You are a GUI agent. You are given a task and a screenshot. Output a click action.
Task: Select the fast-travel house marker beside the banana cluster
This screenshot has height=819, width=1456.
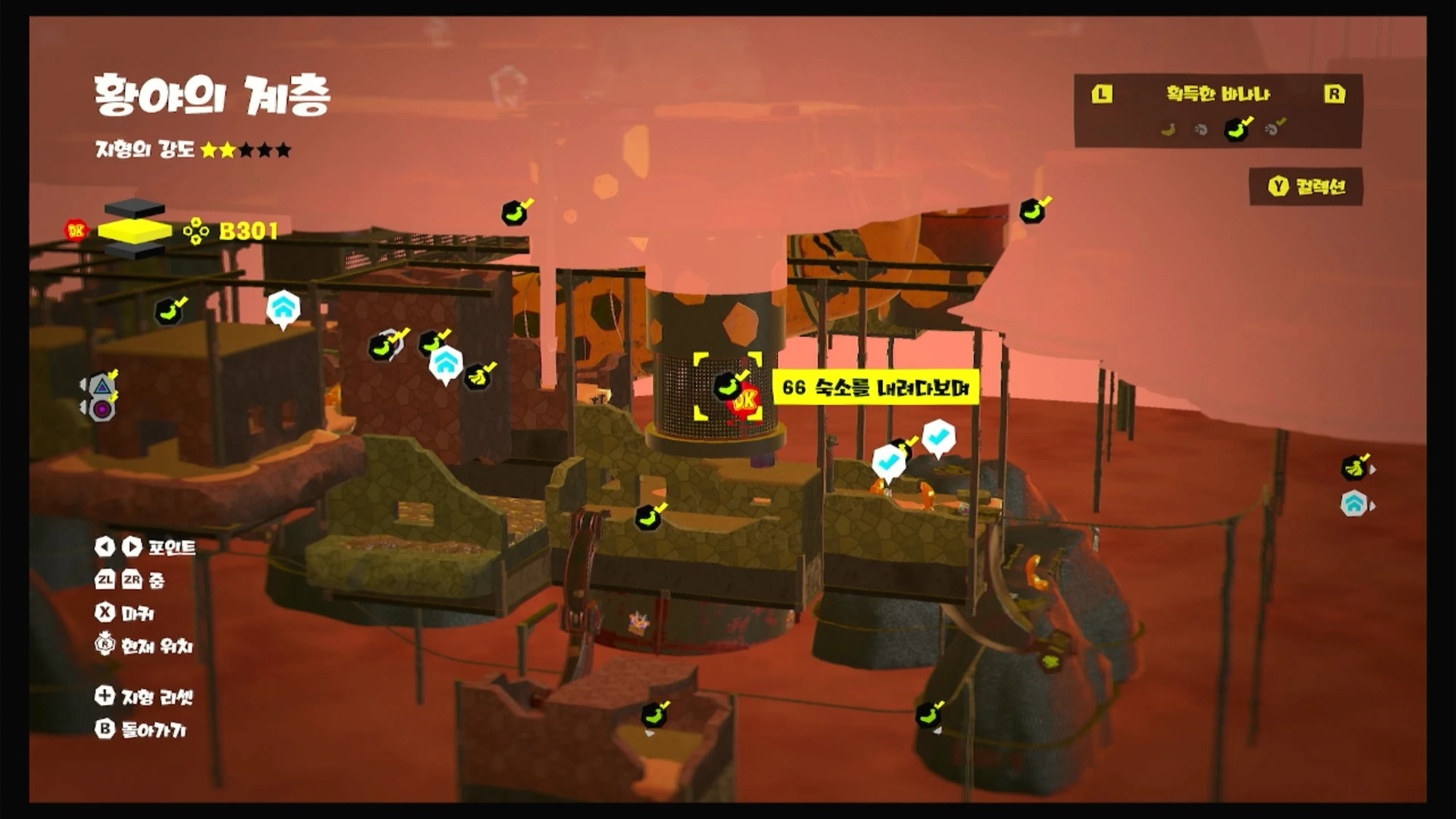[445, 363]
